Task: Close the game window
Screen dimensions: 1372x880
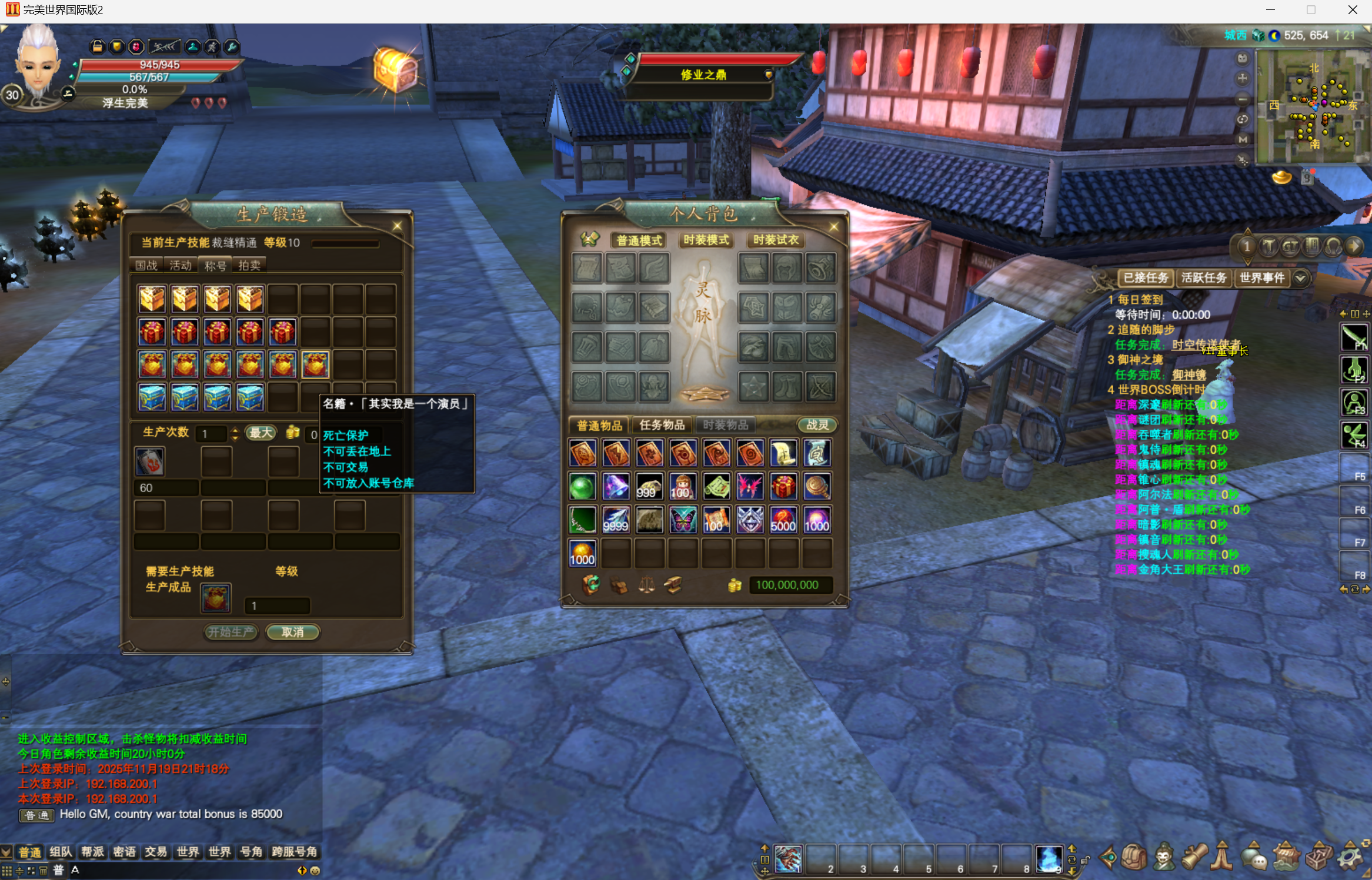Action: (x=1353, y=10)
